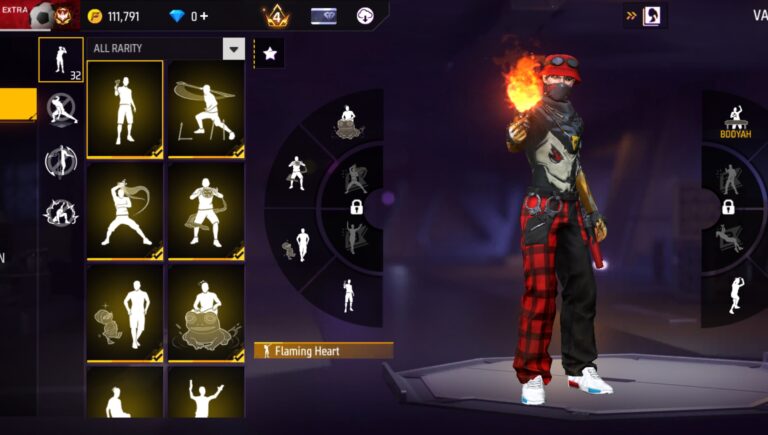Switch to the emotes tab showing 32
This screenshot has height=435, width=768.
pos(61,59)
